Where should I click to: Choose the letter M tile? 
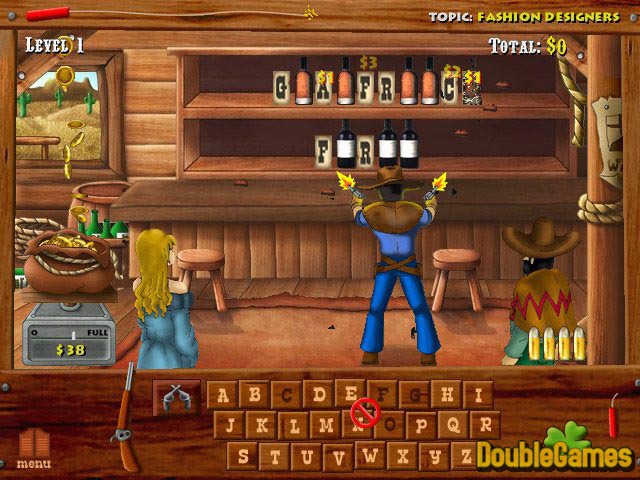click(326, 426)
